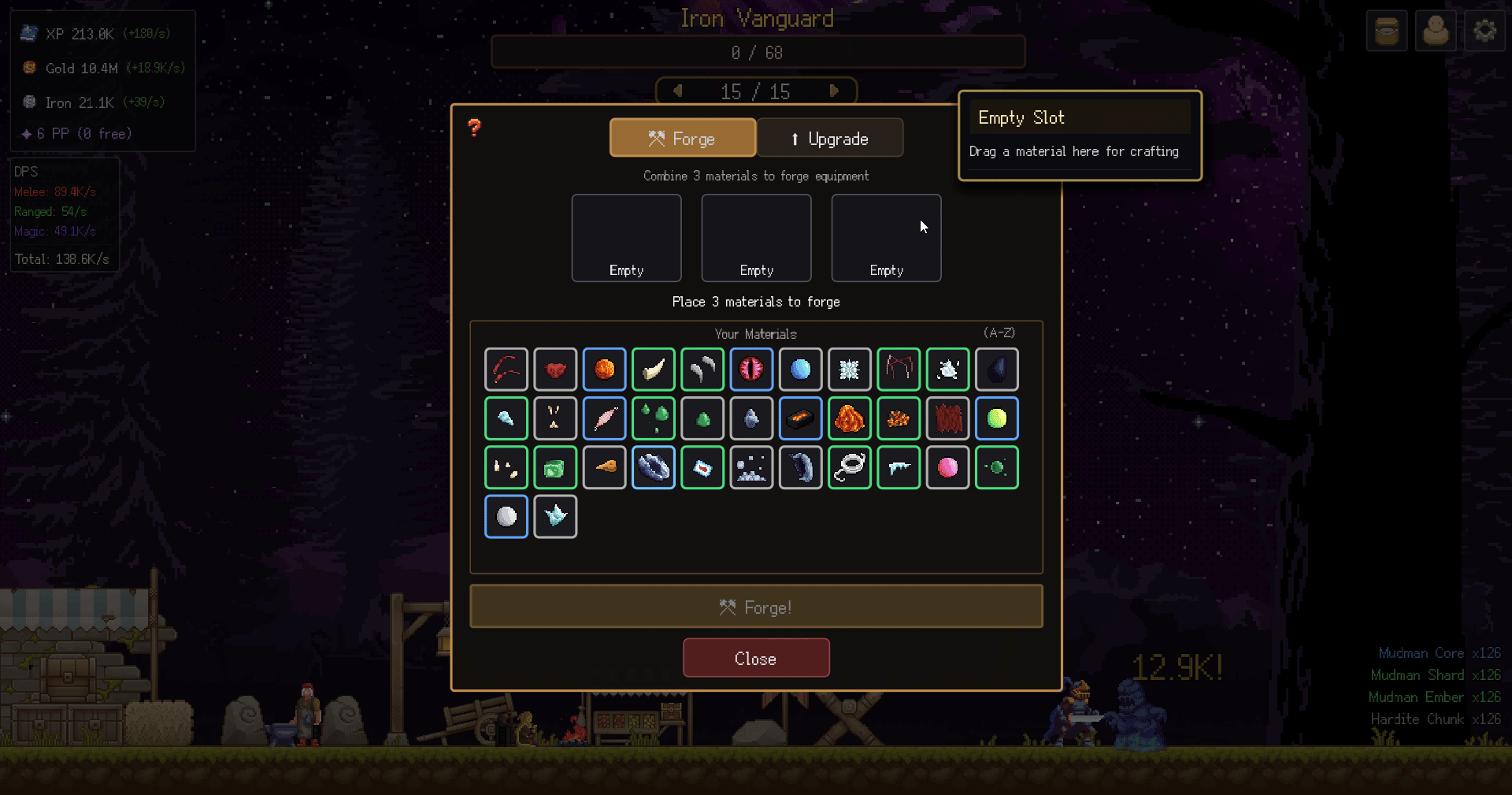The image size is (1512, 795).
Task: Pick the white snowflake material
Action: 849,370
